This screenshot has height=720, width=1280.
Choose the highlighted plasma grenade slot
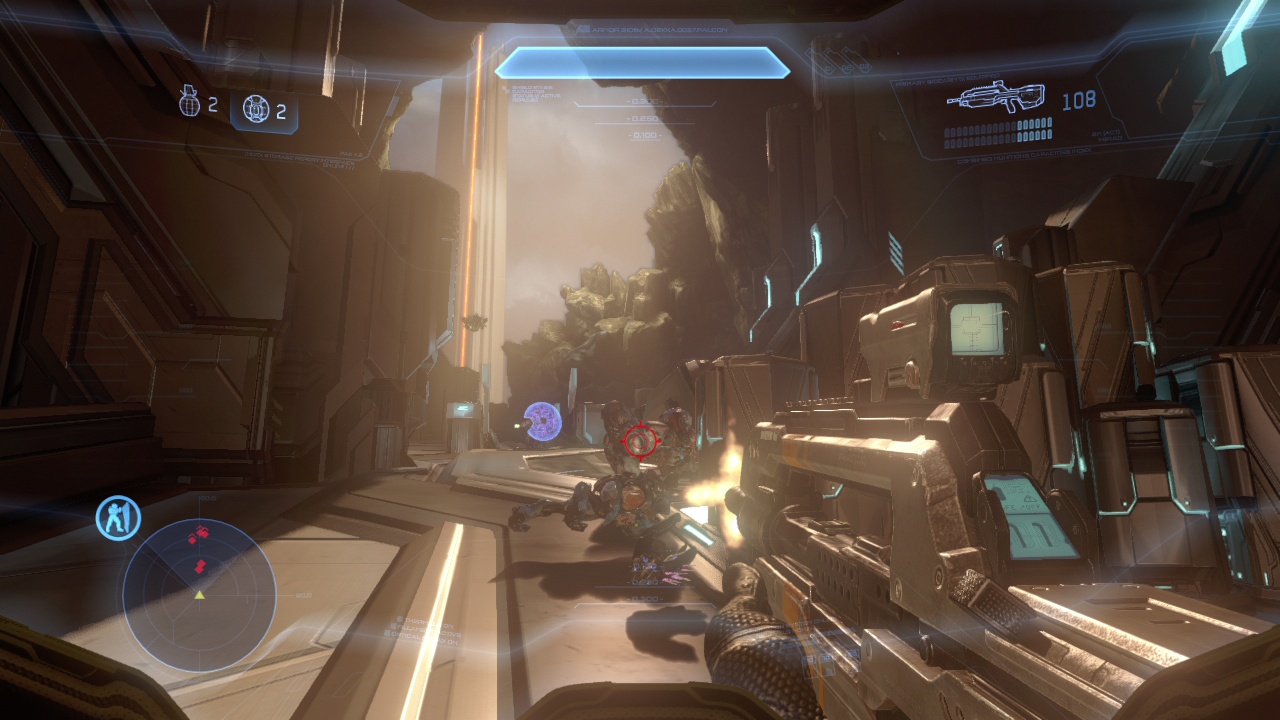(264, 110)
